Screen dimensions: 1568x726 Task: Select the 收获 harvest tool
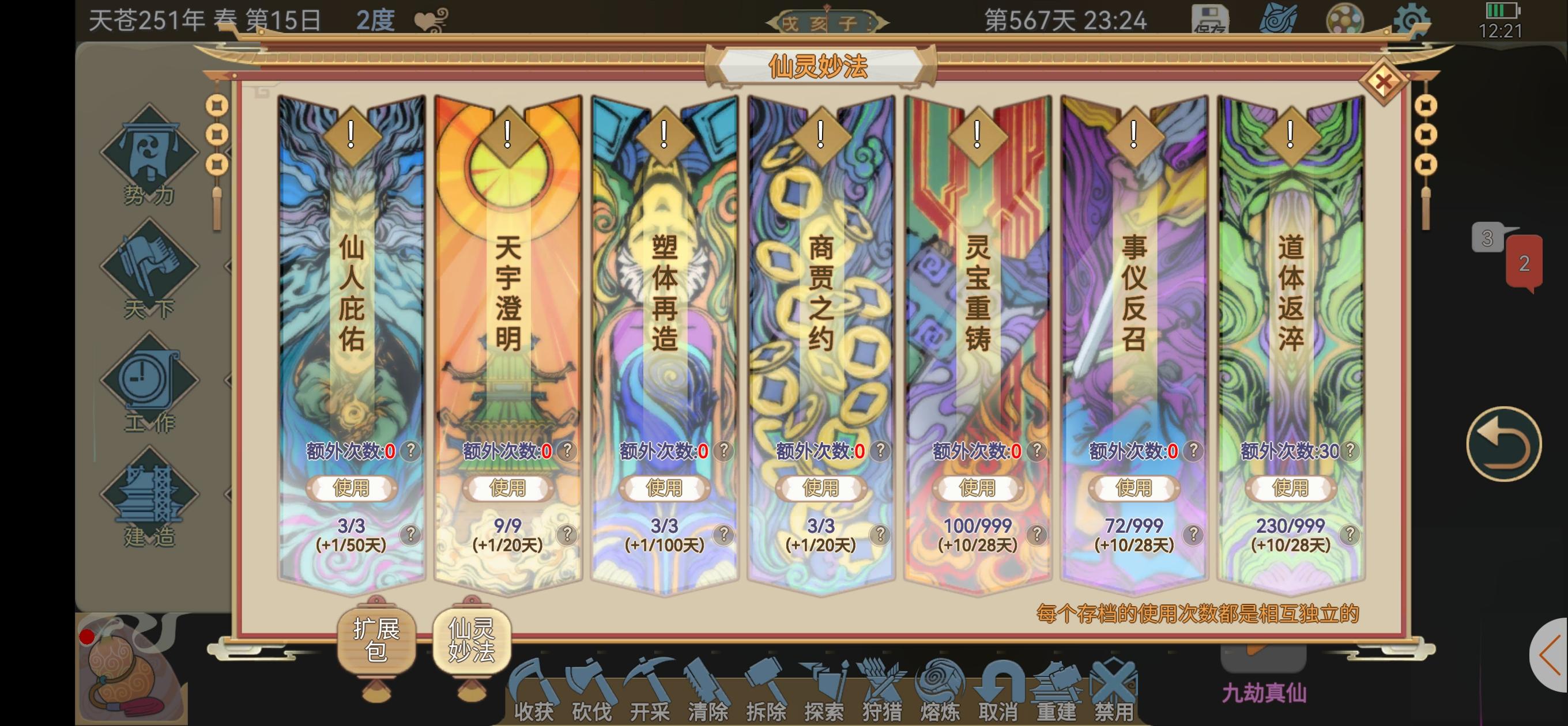click(x=534, y=686)
